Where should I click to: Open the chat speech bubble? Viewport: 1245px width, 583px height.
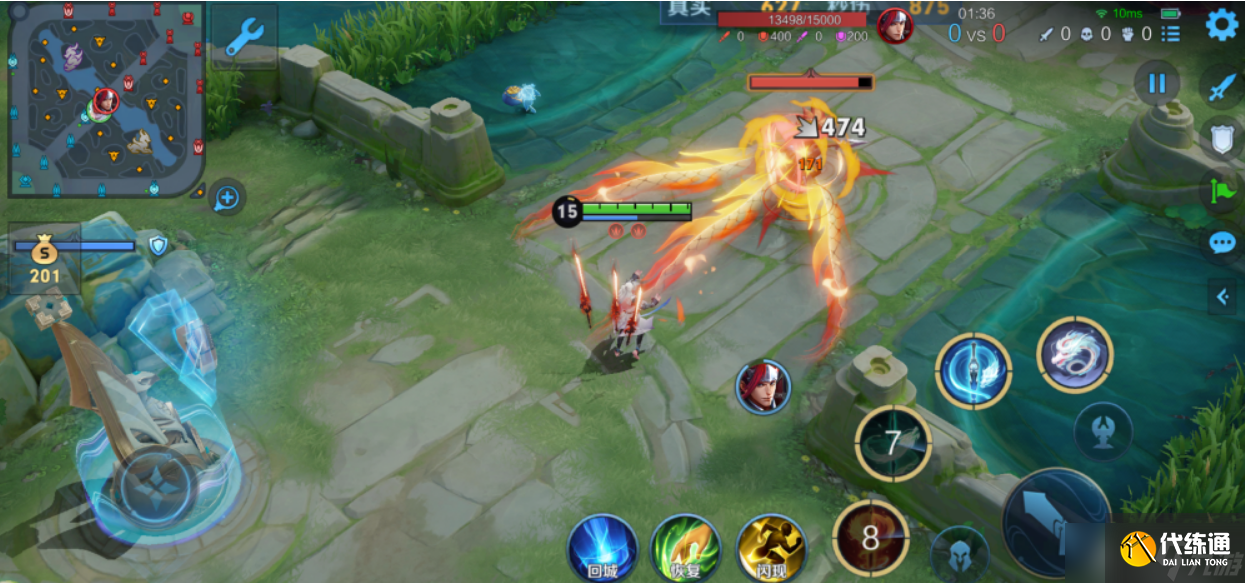[x=1222, y=243]
